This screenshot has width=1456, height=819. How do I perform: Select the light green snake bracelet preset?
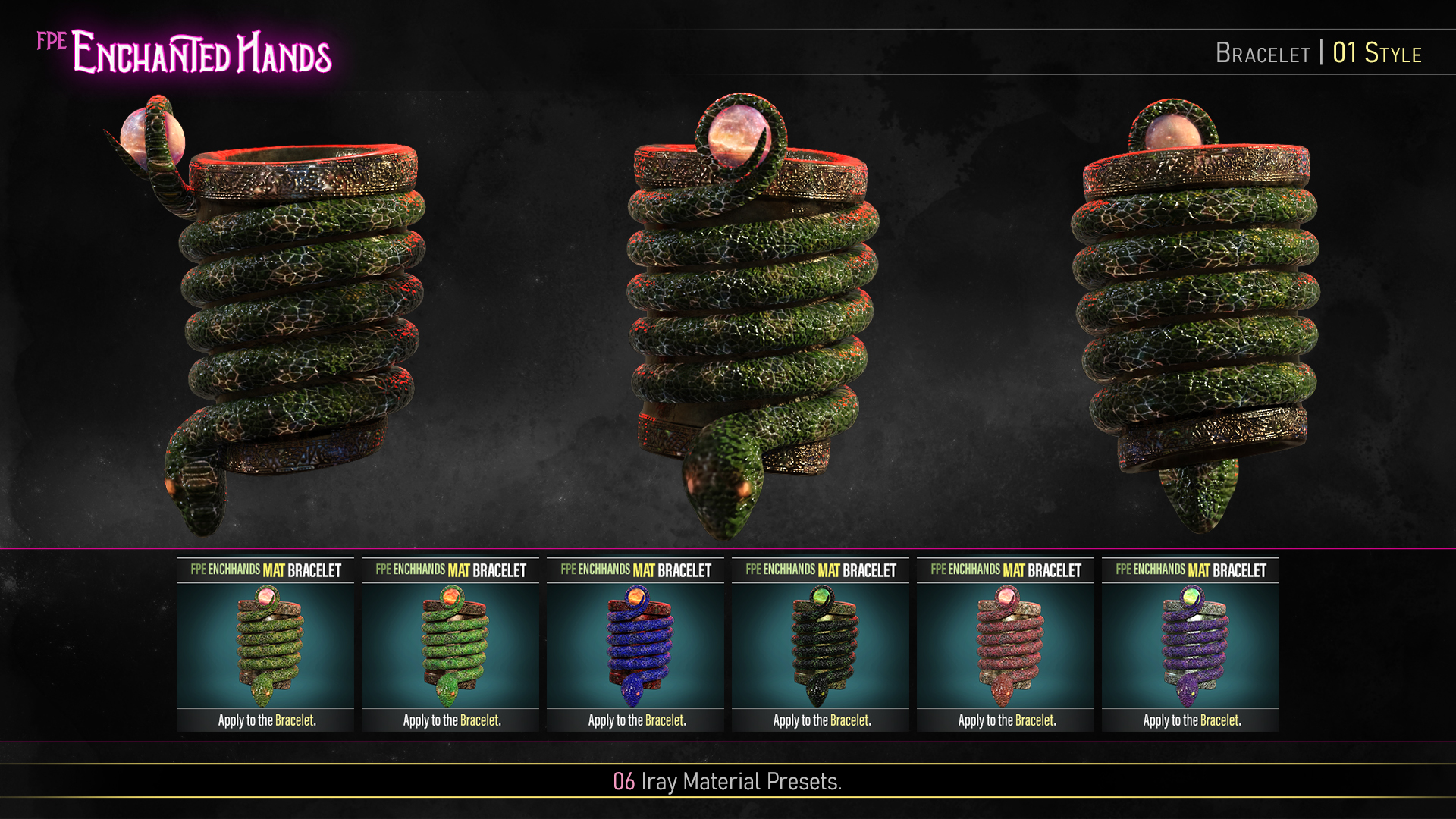coord(265,645)
